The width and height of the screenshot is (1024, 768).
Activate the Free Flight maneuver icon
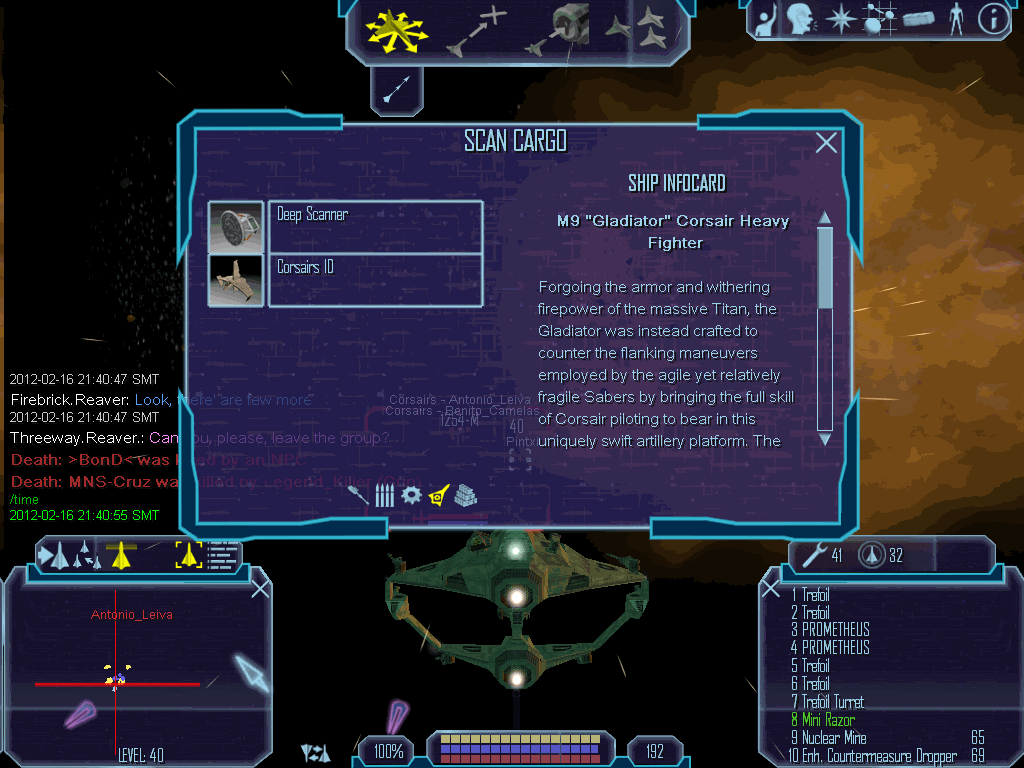pyautogui.click(x=396, y=30)
